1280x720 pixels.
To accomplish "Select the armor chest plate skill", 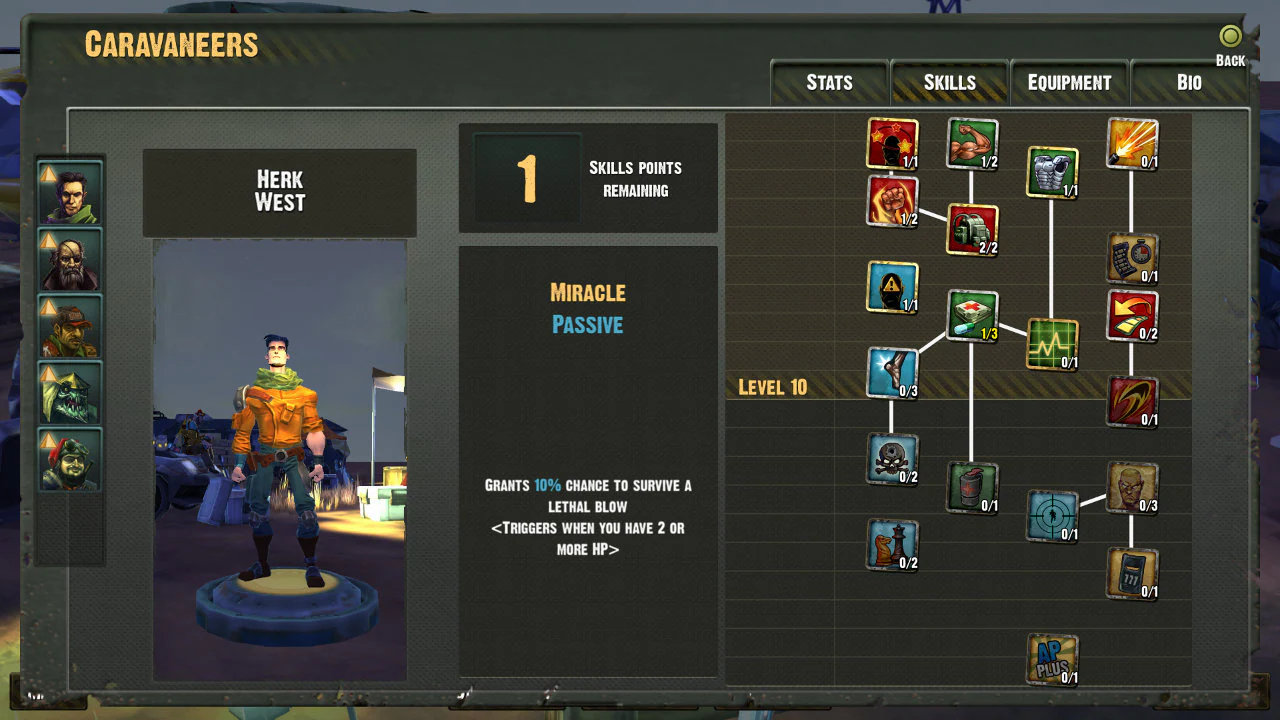I will 1052,170.
